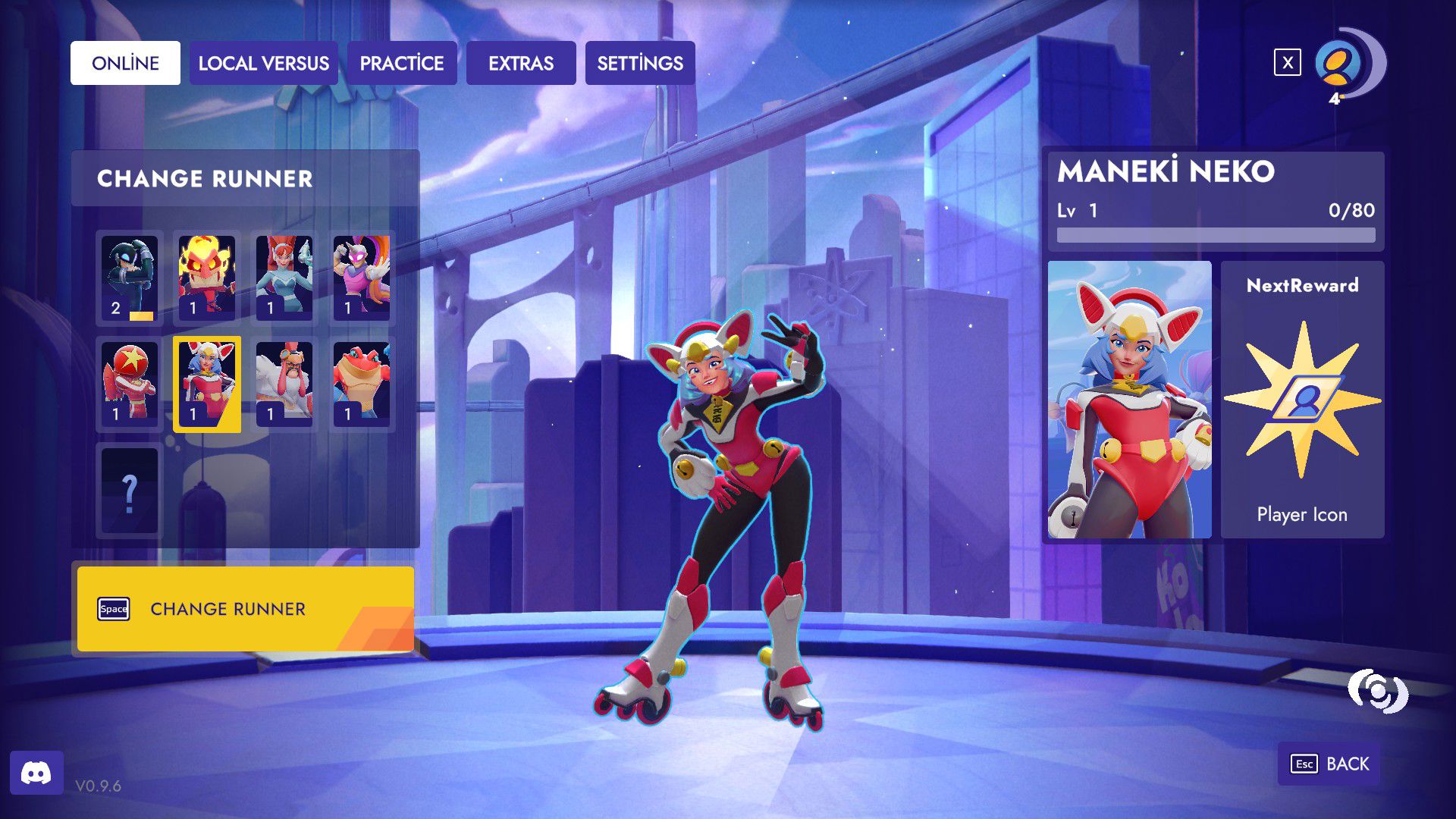Choose the red frog runner card

click(362, 384)
